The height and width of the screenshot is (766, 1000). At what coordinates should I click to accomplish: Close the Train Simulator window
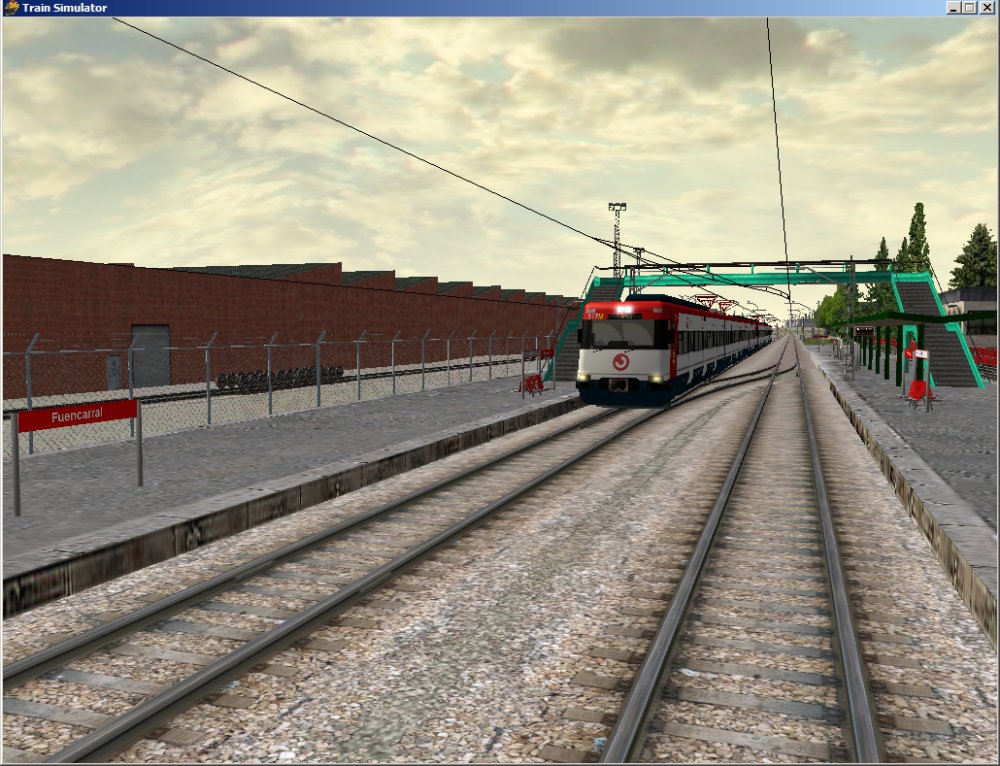(987, 8)
